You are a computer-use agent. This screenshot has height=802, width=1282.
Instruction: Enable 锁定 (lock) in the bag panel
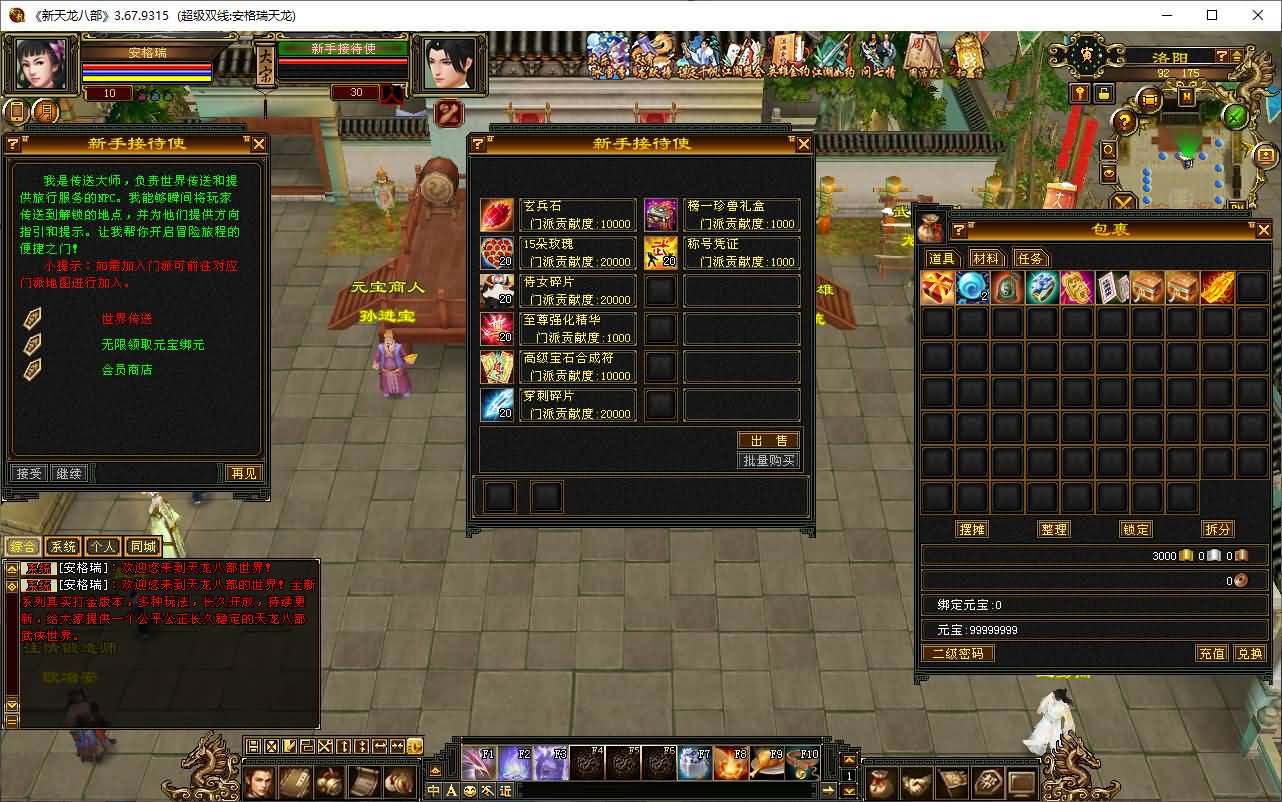(x=1135, y=529)
